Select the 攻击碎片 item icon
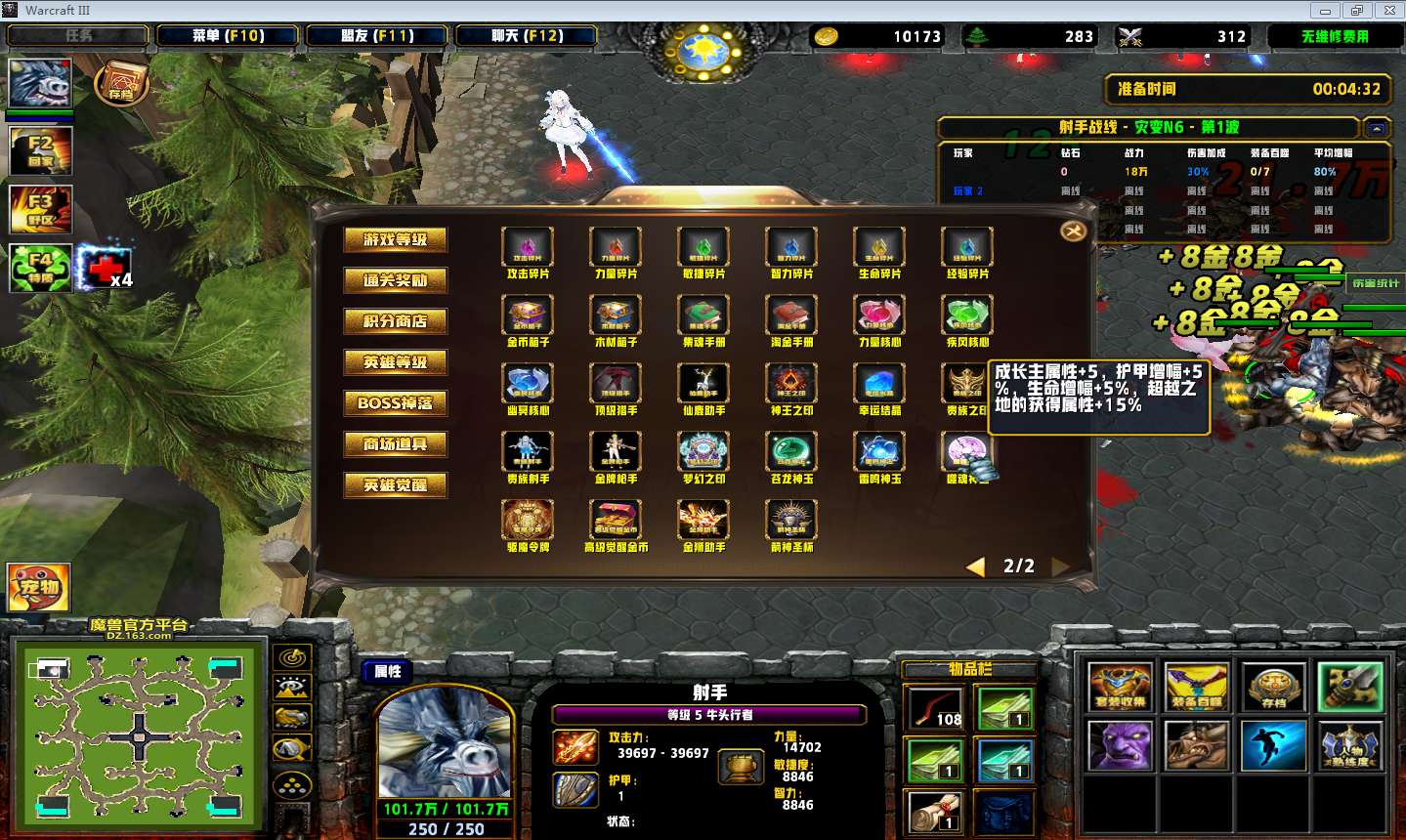 click(528, 246)
